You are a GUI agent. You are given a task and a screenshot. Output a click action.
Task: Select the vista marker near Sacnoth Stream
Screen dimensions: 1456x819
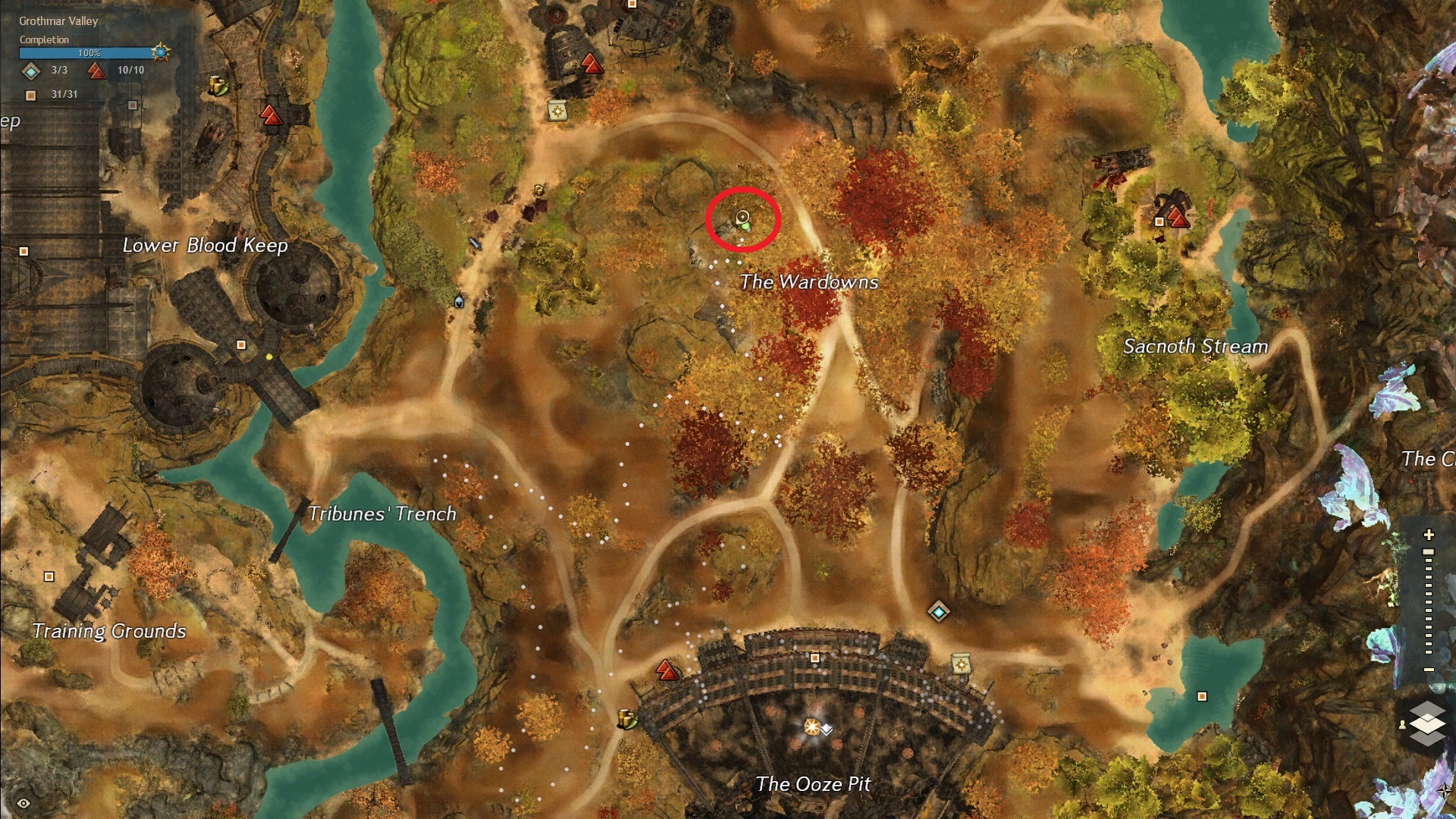tap(1177, 218)
